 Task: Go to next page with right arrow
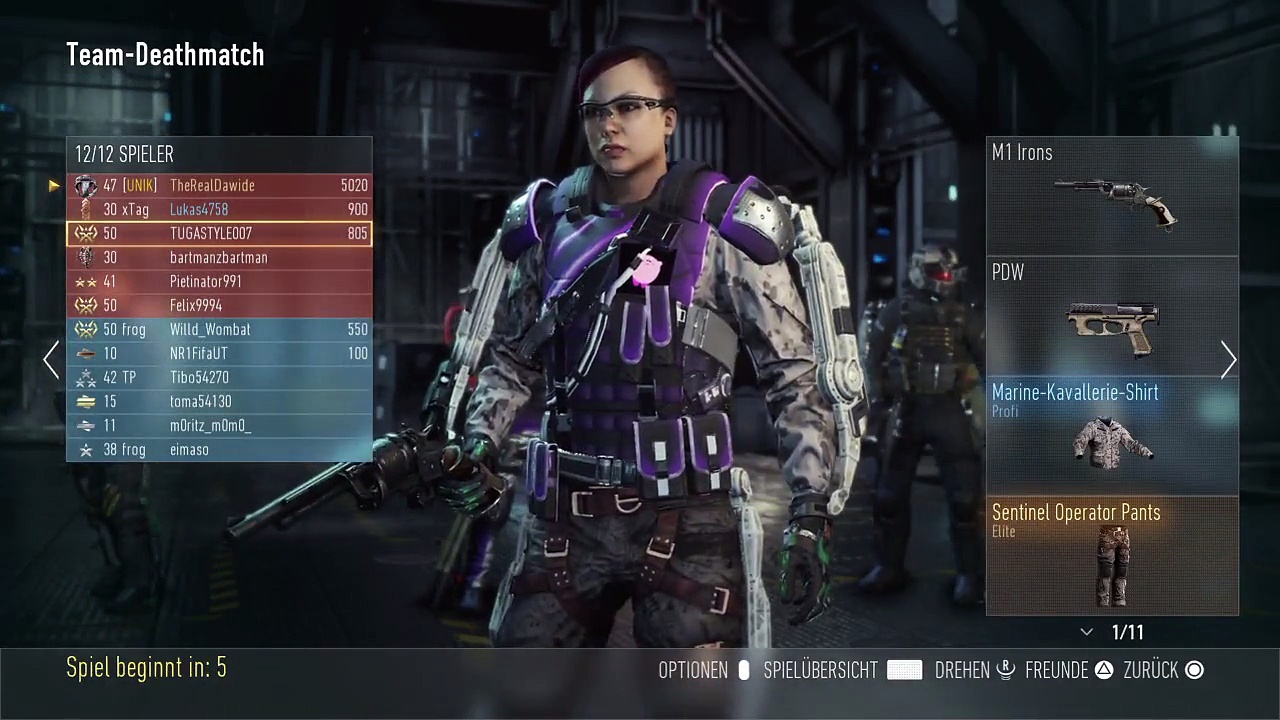[1228, 360]
